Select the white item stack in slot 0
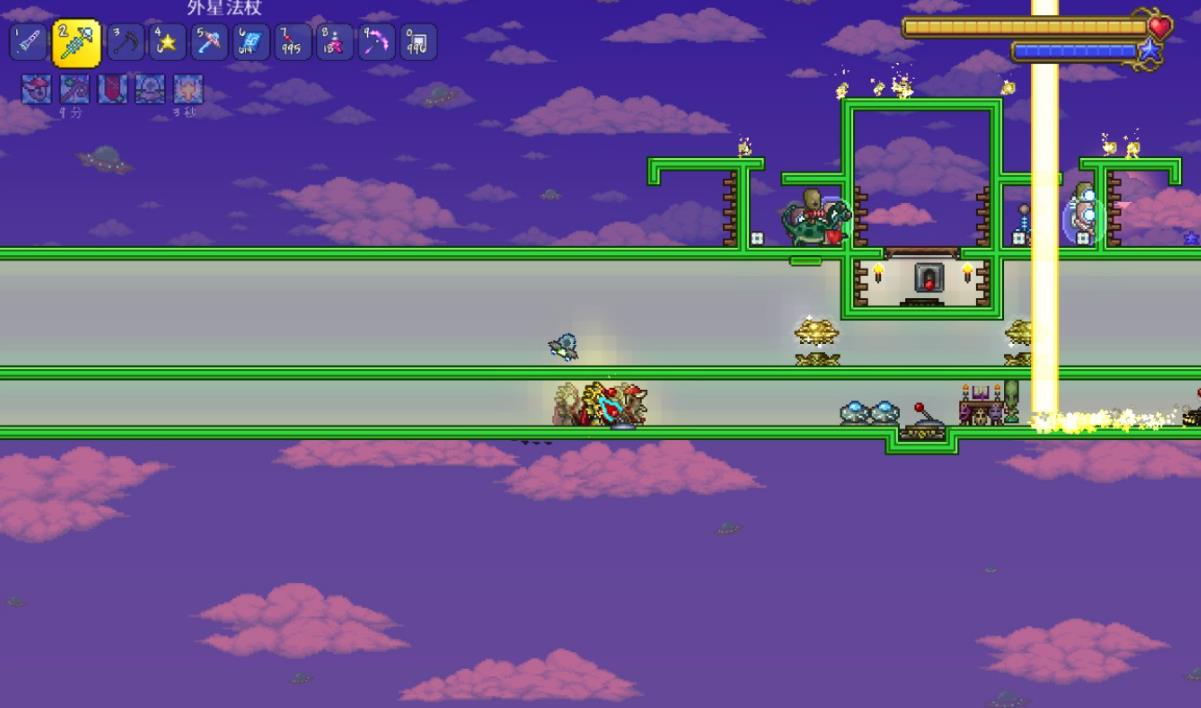Viewport: 1201px width, 708px height. 418,42
